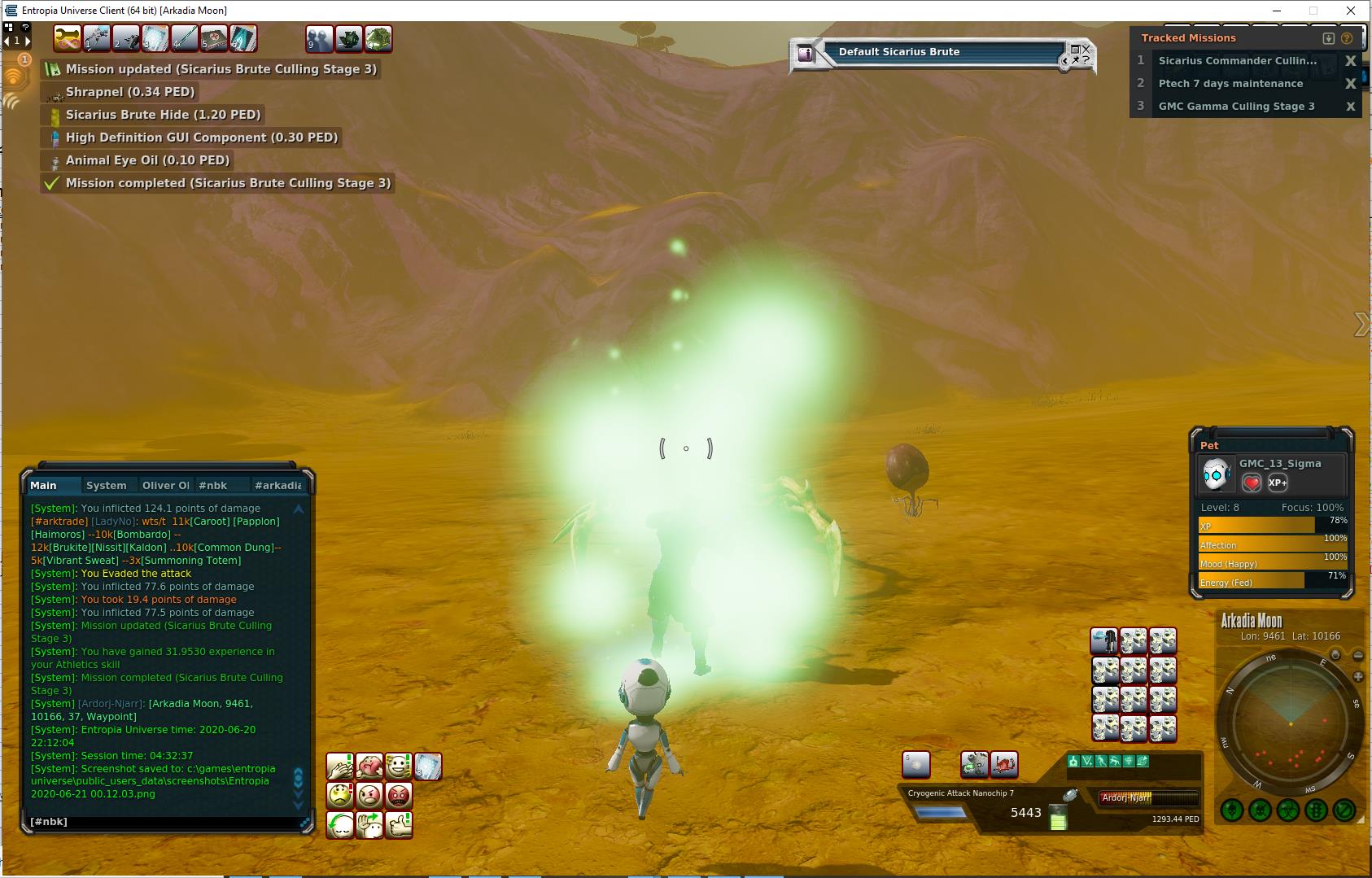Click the radar's biohazard symbol button

coord(1287,810)
